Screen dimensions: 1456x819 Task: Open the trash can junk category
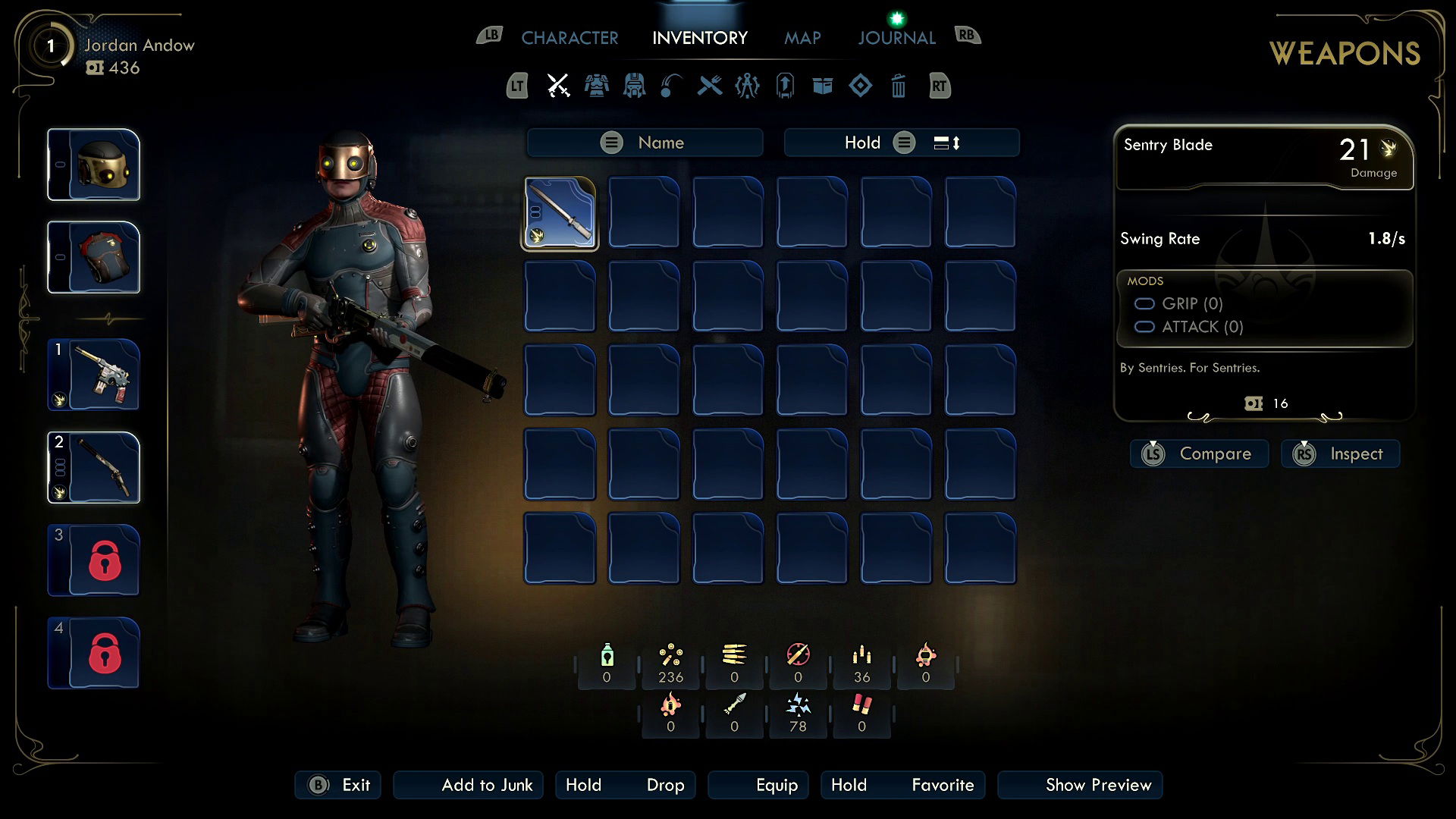(x=898, y=86)
